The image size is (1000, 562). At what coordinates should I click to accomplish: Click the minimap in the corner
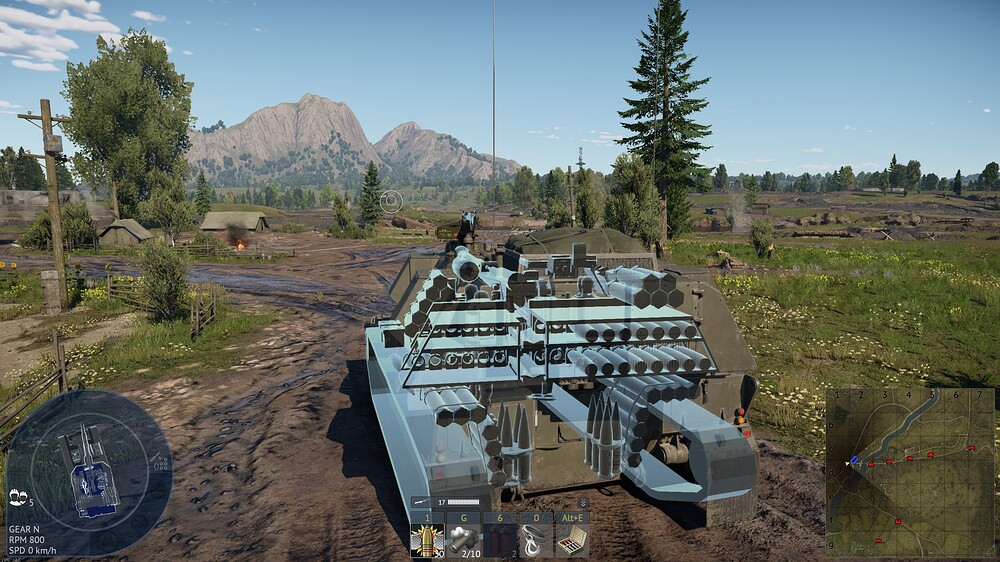pyautogui.click(x=910, y=472)
